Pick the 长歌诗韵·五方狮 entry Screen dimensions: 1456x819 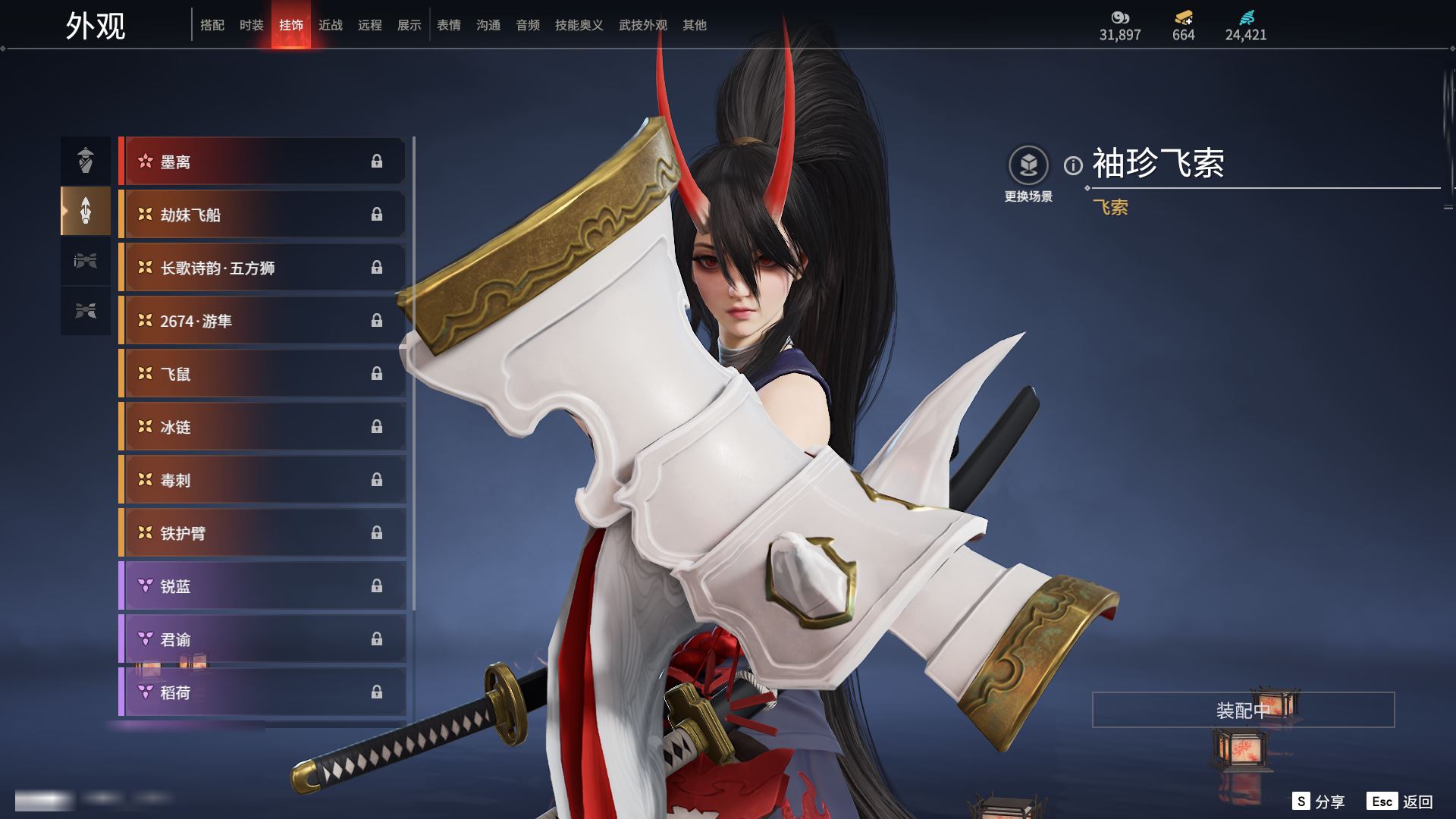tap(262, 268)
